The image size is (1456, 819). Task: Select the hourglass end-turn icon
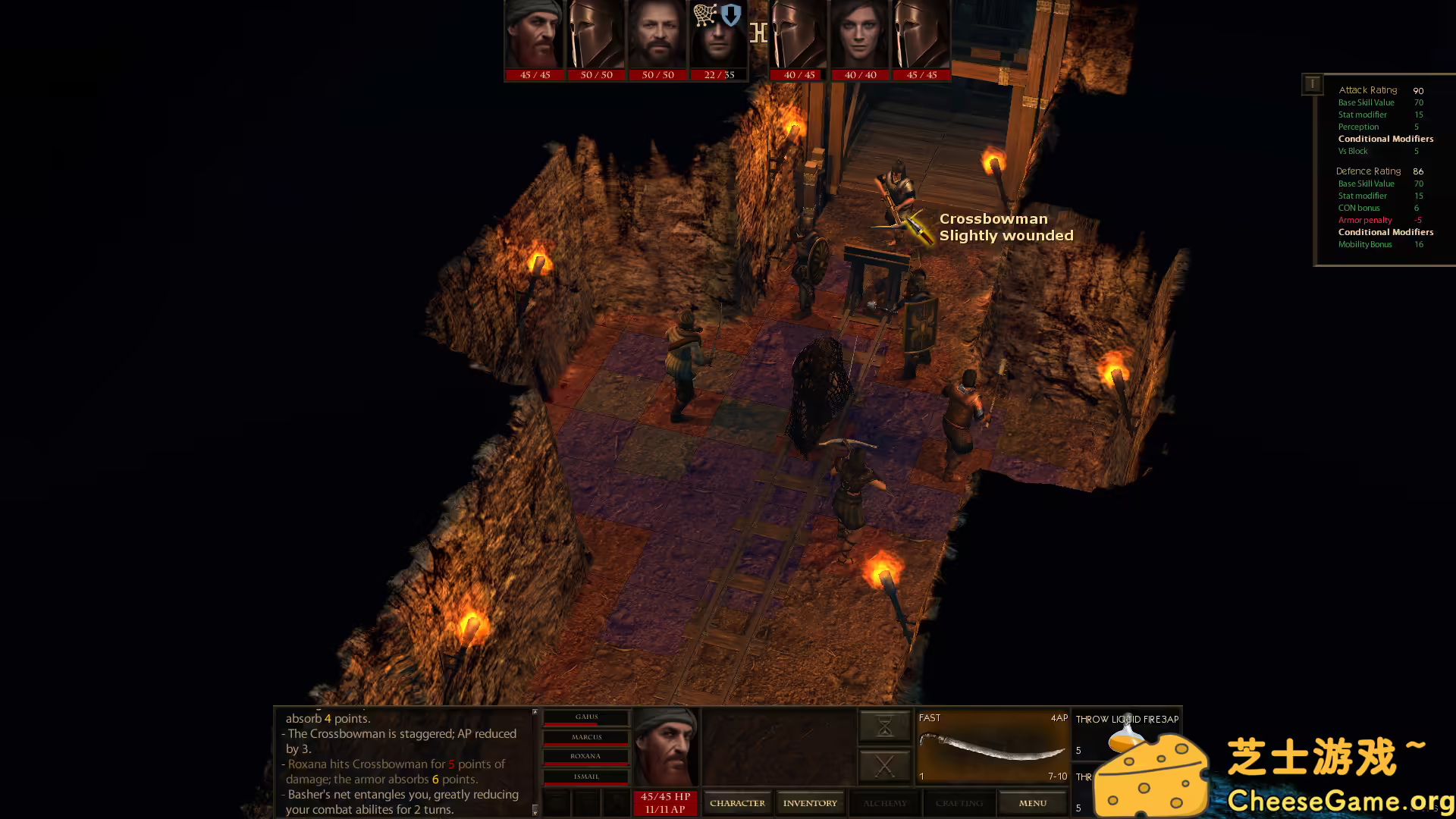click(884, 725)
